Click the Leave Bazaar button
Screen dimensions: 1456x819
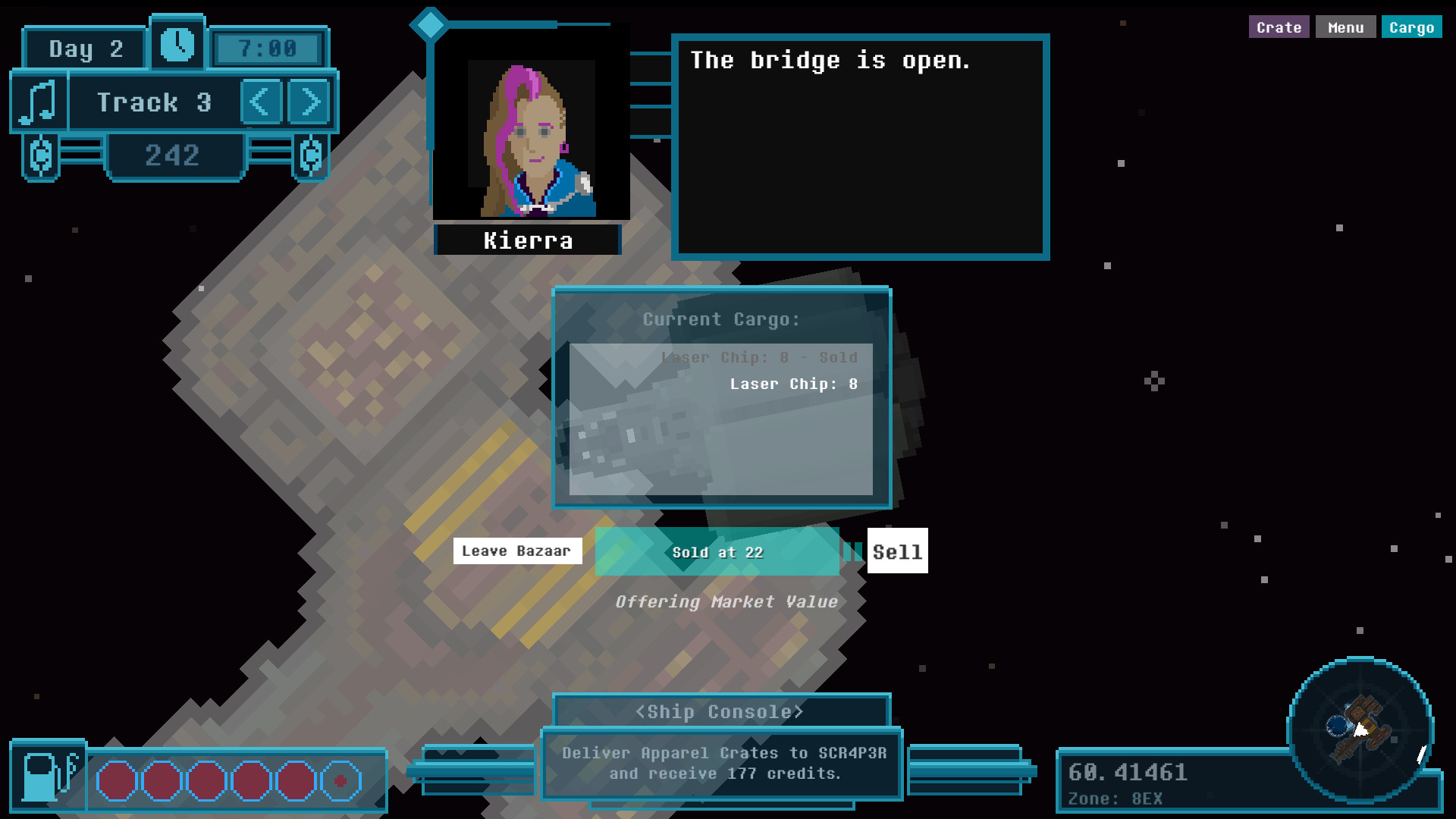pos(517,551)
